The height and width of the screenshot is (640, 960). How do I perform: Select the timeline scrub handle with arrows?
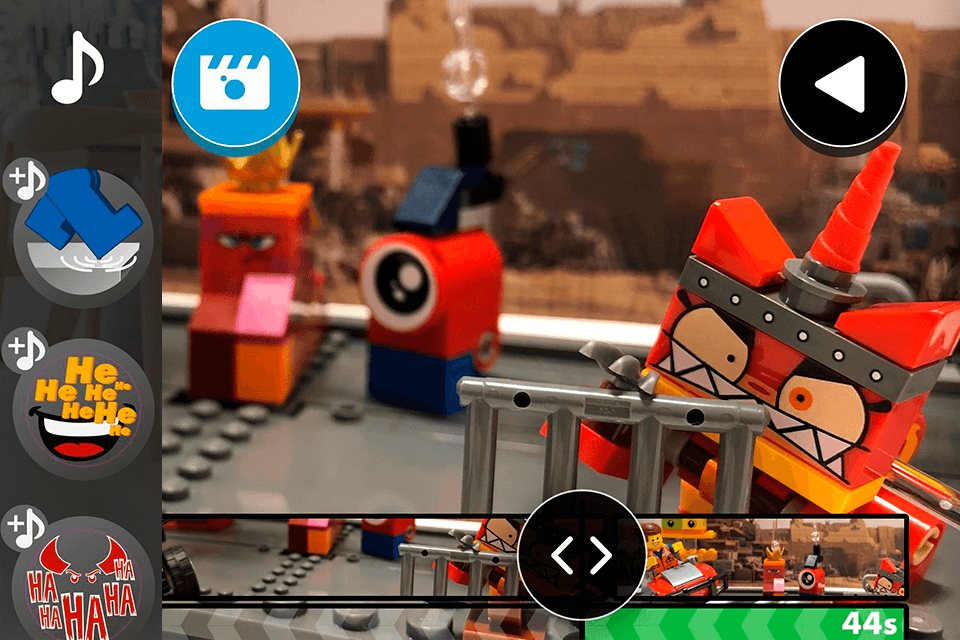pos(582,556)
